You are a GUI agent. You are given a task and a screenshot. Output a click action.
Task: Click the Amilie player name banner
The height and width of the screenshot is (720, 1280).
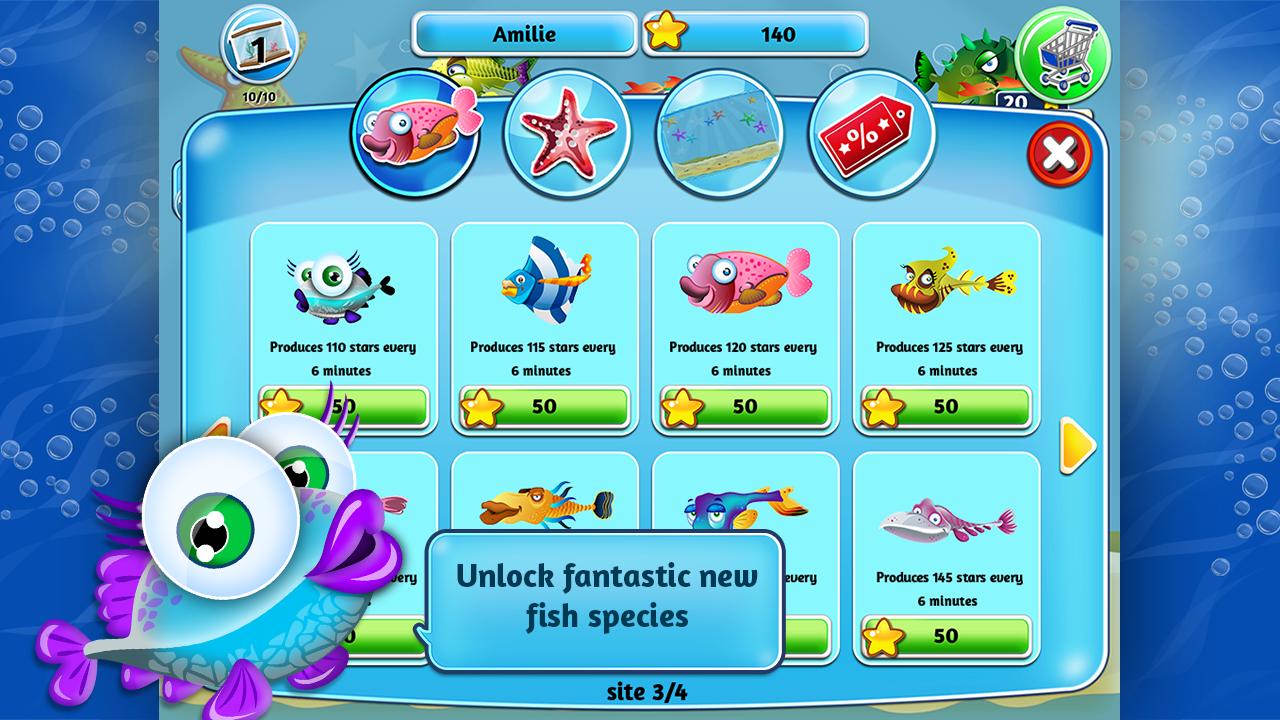coord(524,33)
